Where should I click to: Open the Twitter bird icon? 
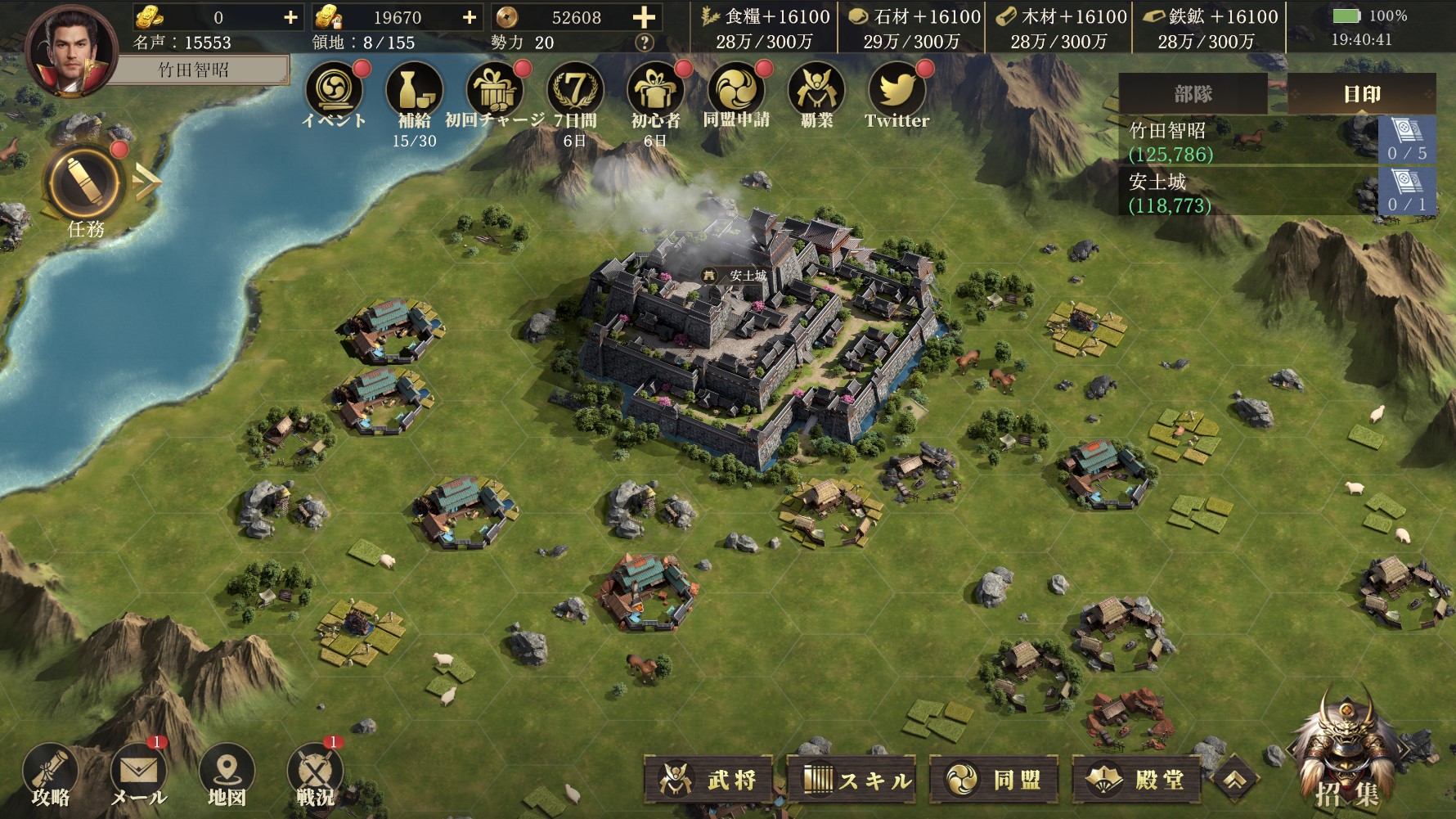(897, 92)
